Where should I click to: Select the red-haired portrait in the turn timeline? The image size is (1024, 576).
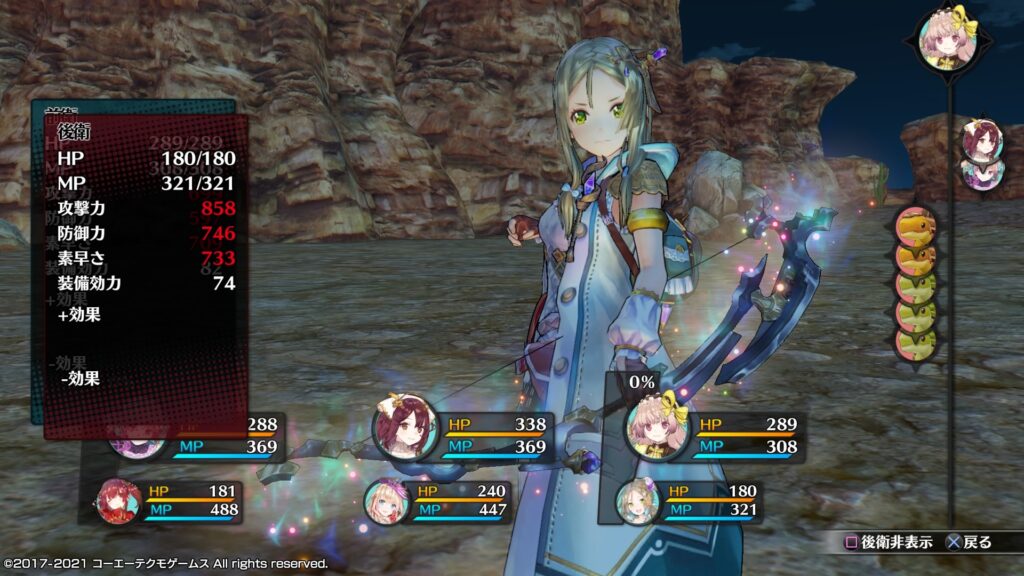[981, 140]
